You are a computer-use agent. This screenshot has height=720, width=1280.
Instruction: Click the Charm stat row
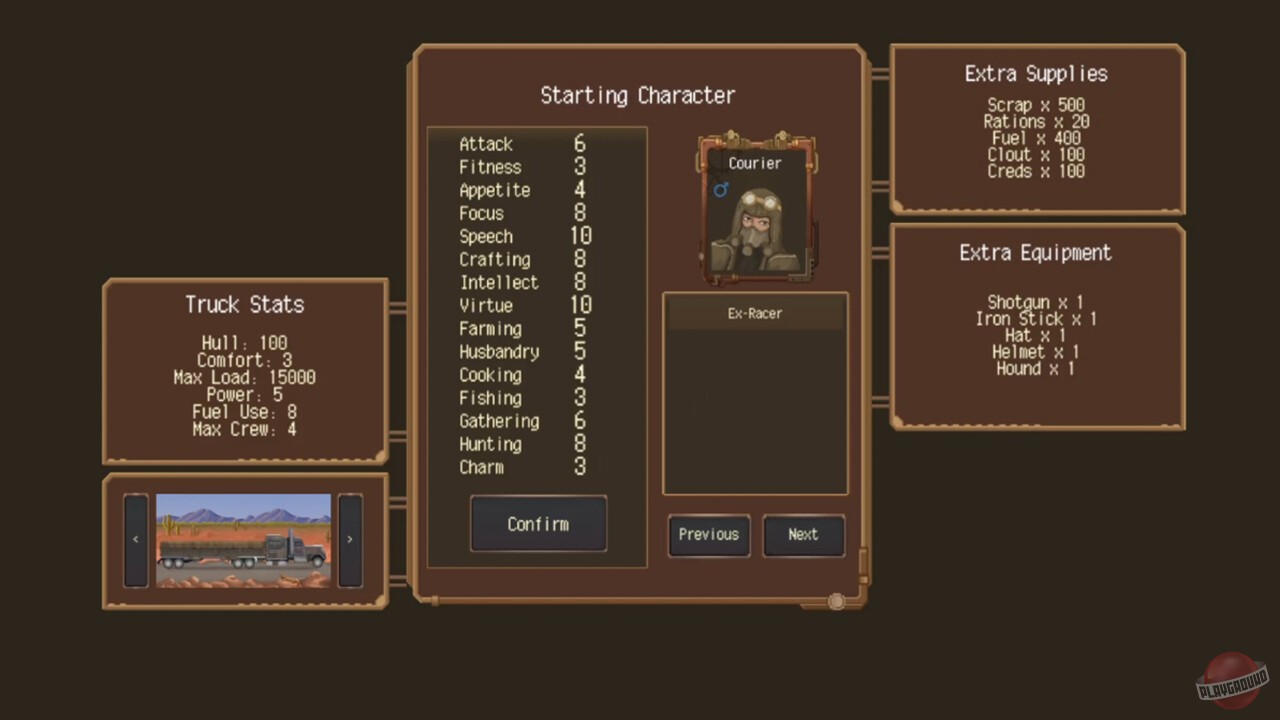coord(518,467)
